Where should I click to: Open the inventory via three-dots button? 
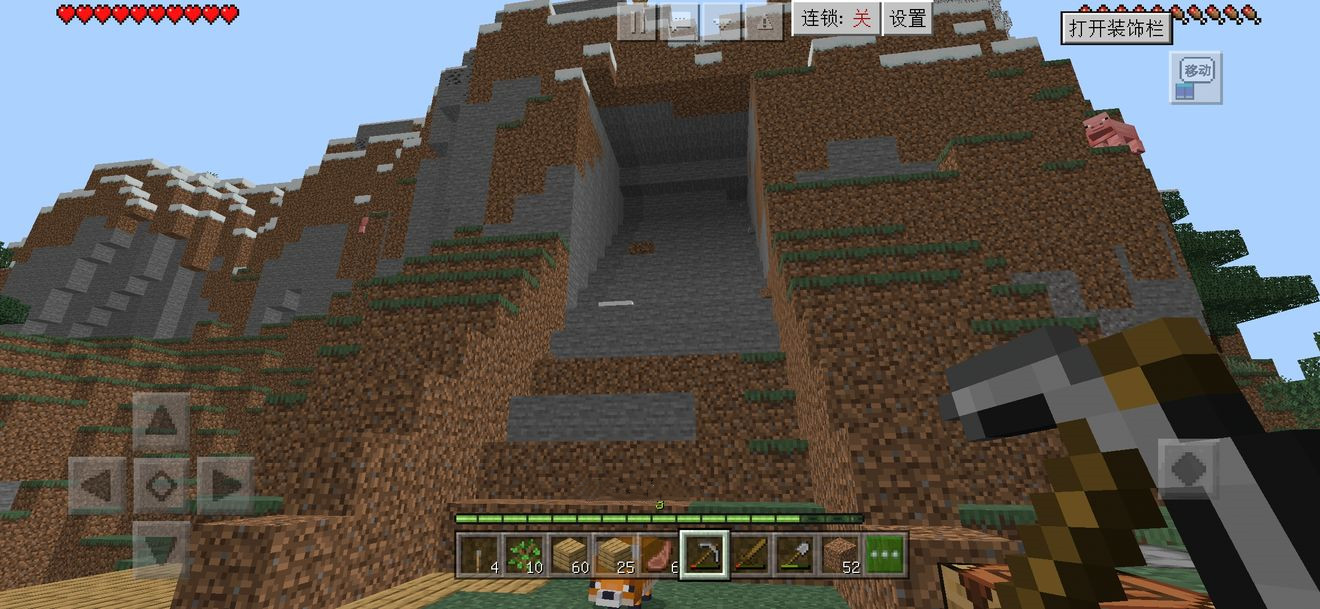pyautogui.click(x=885, y=554)
